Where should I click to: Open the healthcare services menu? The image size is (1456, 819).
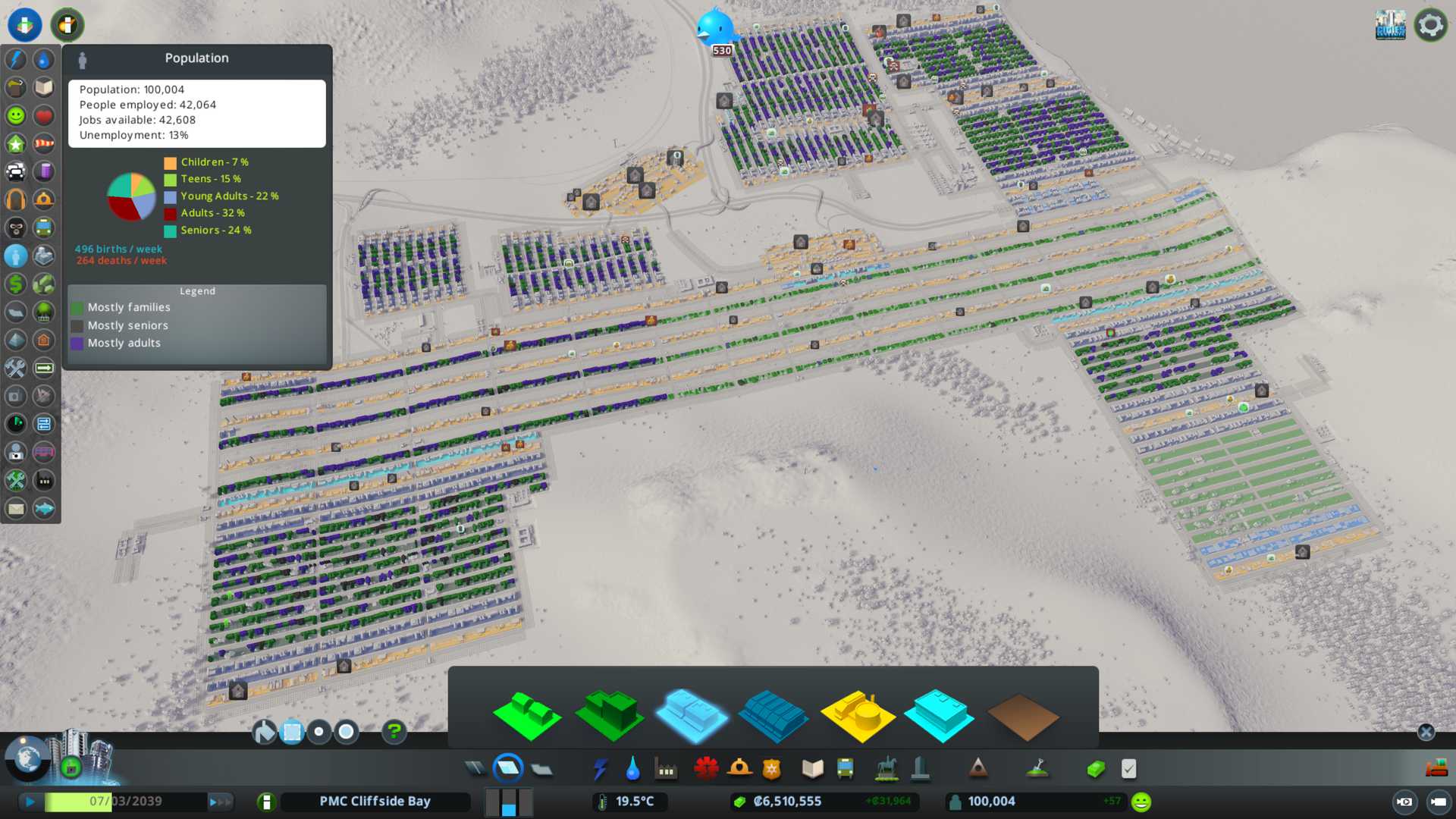tap(706, 769)
